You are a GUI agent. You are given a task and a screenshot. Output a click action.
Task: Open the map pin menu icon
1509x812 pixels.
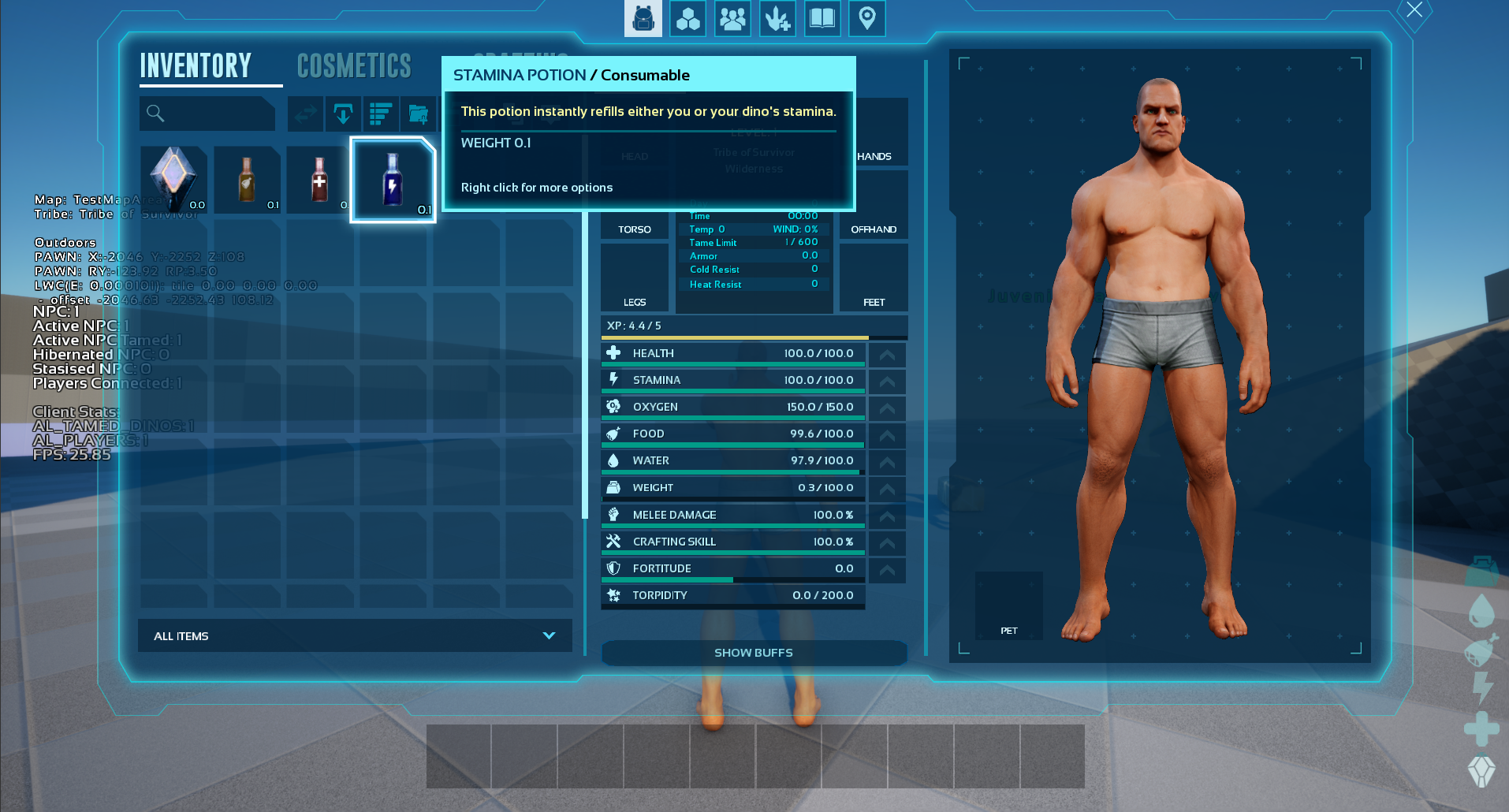click(x=866, y=18)
